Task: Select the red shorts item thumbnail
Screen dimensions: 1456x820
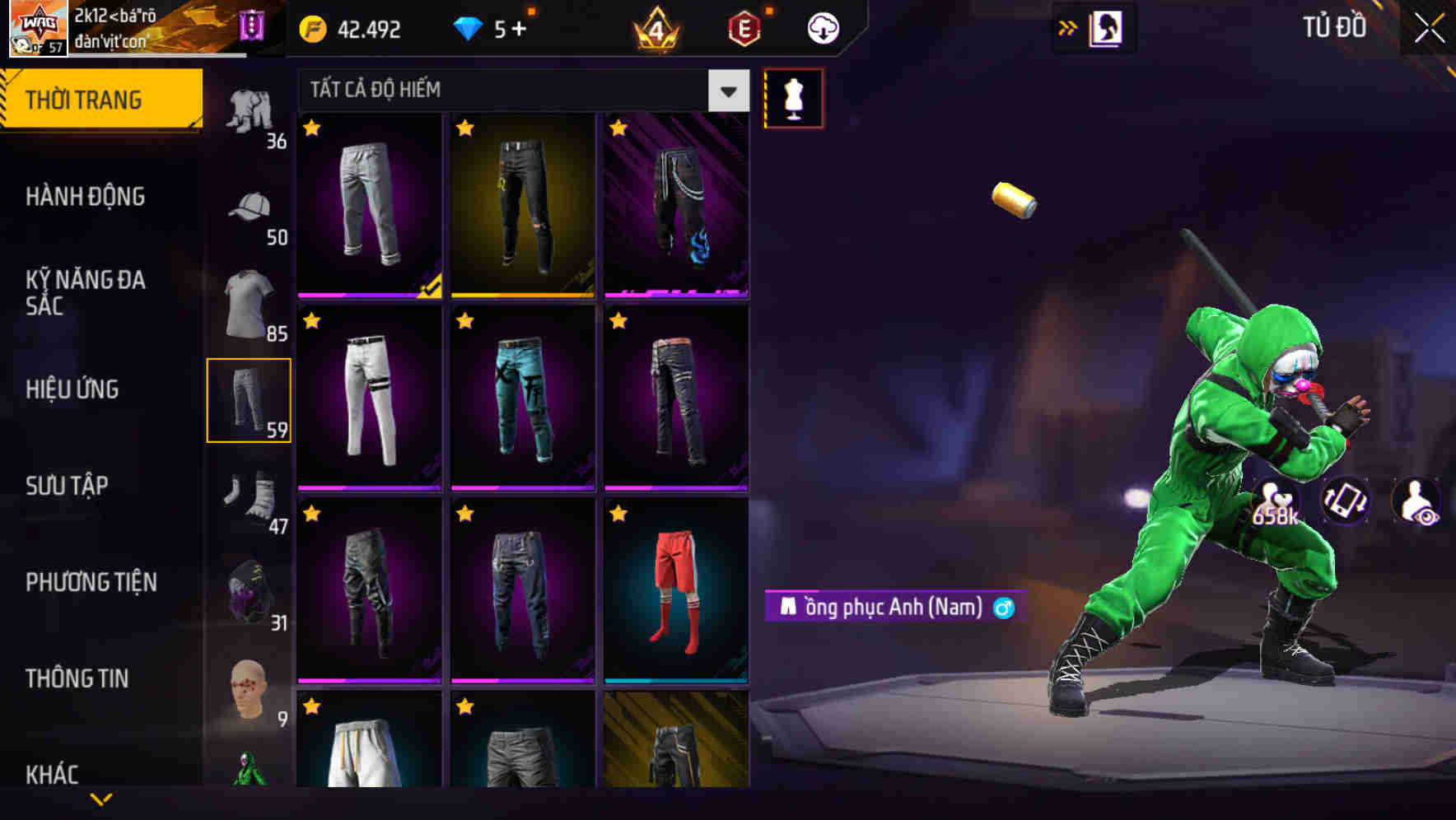Action: [675, 594]
